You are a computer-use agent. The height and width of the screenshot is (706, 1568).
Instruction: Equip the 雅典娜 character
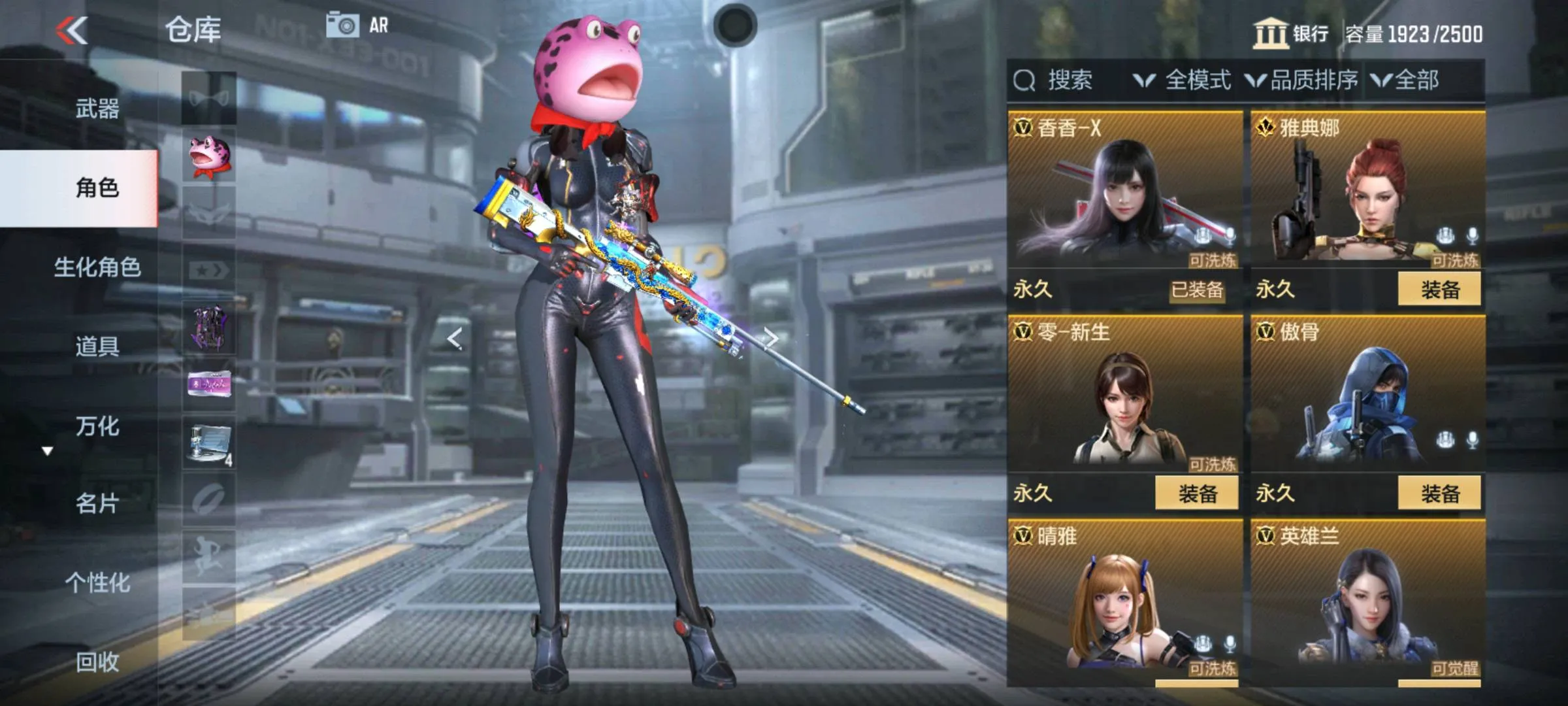pyautogui.click(x=1439, y=290)
